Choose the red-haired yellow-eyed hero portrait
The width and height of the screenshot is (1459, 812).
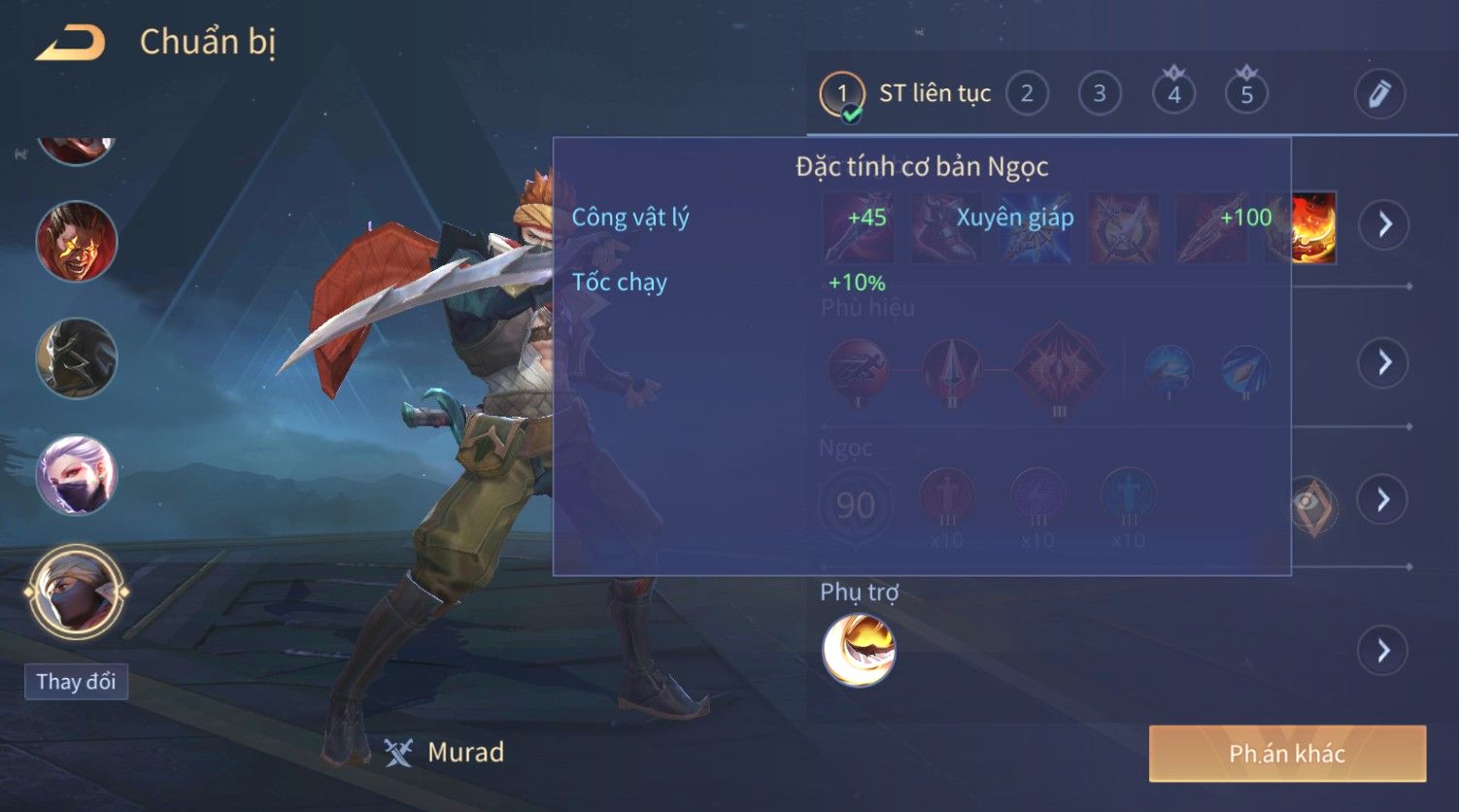tap(76, 242)
